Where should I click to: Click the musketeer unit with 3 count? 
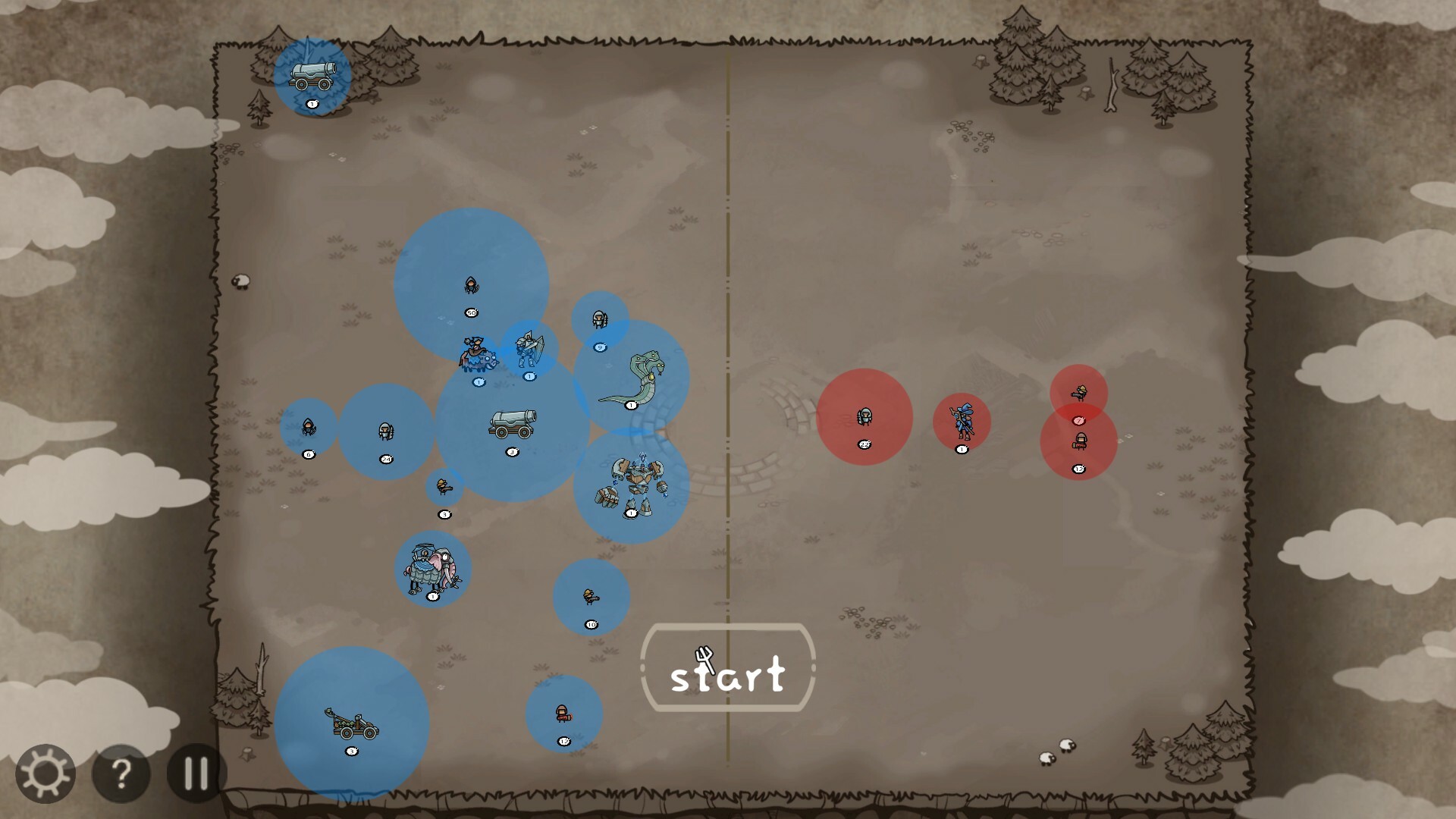[x=442, y=487]
